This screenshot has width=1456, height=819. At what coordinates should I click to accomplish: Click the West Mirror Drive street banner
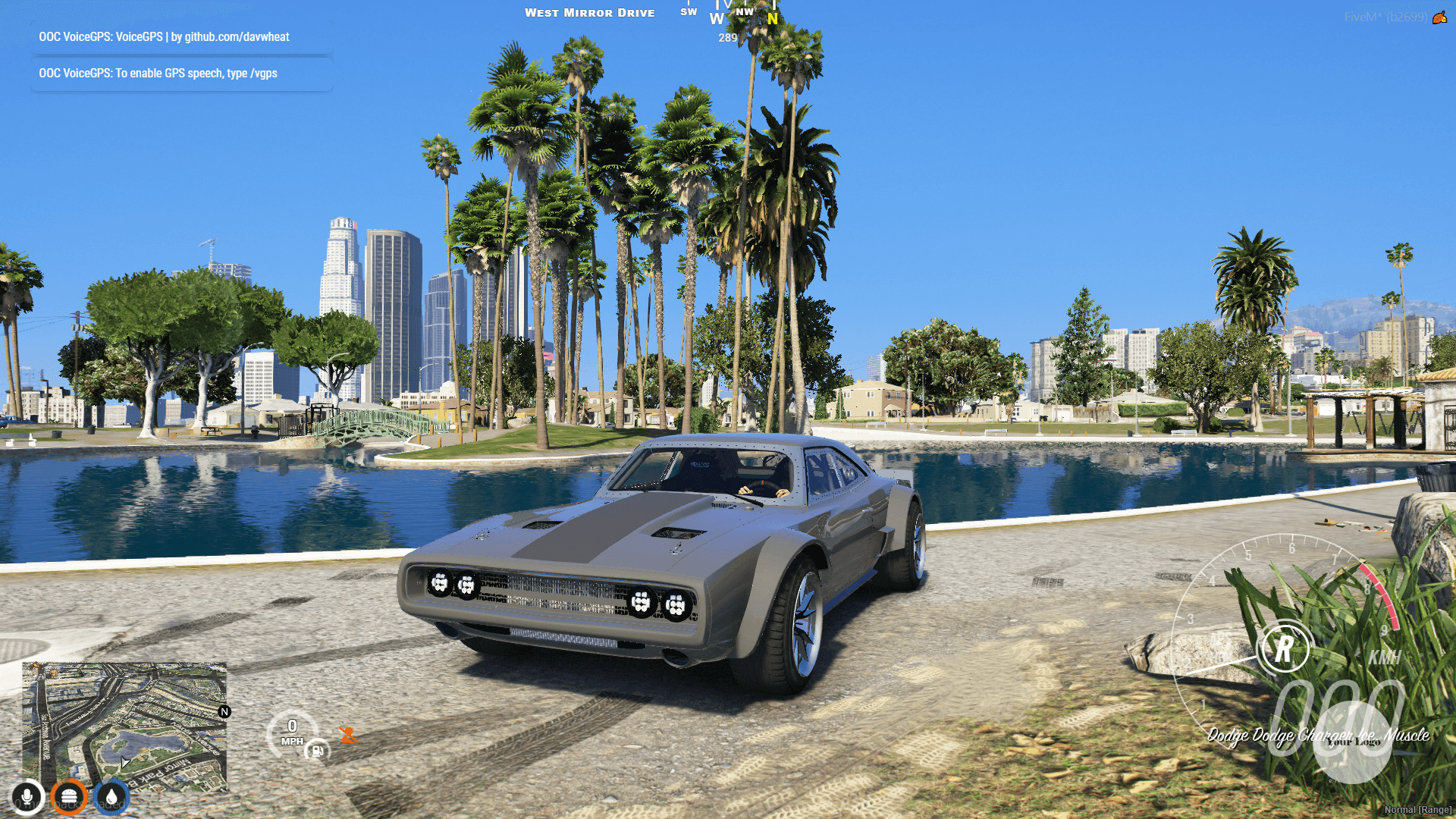(590, 12)
